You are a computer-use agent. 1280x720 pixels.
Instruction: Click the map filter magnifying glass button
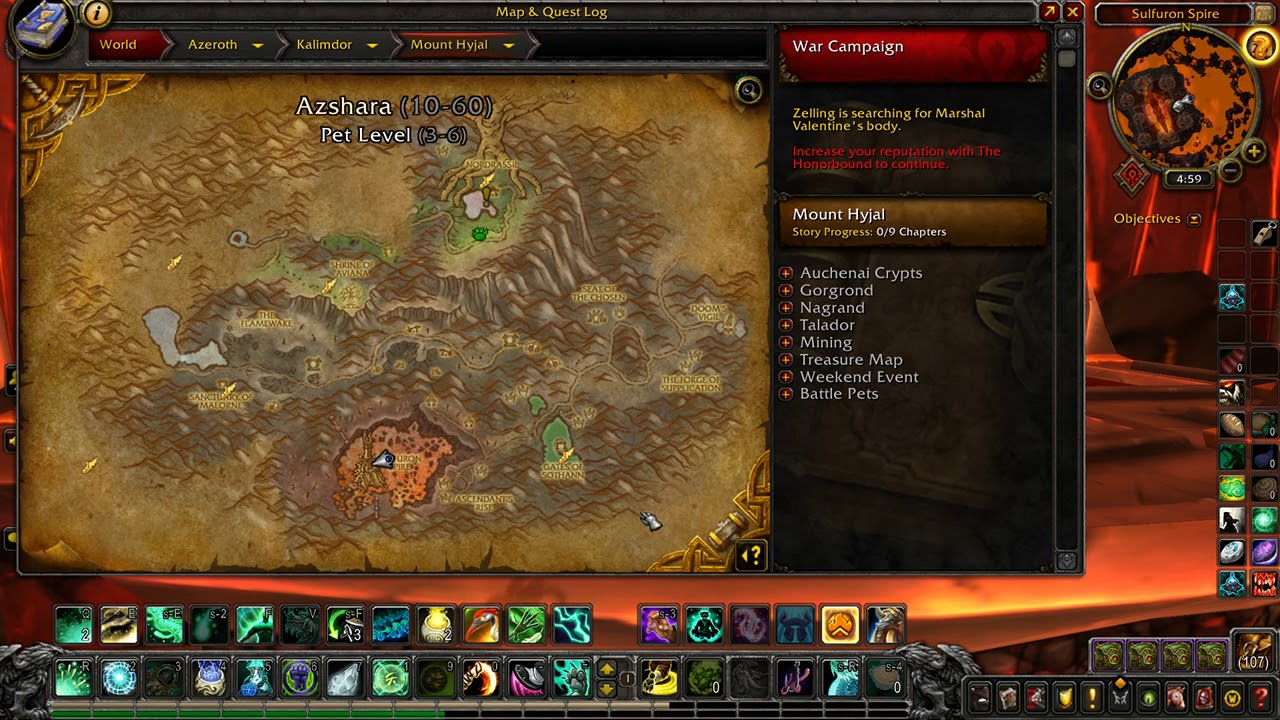(748, 91)
